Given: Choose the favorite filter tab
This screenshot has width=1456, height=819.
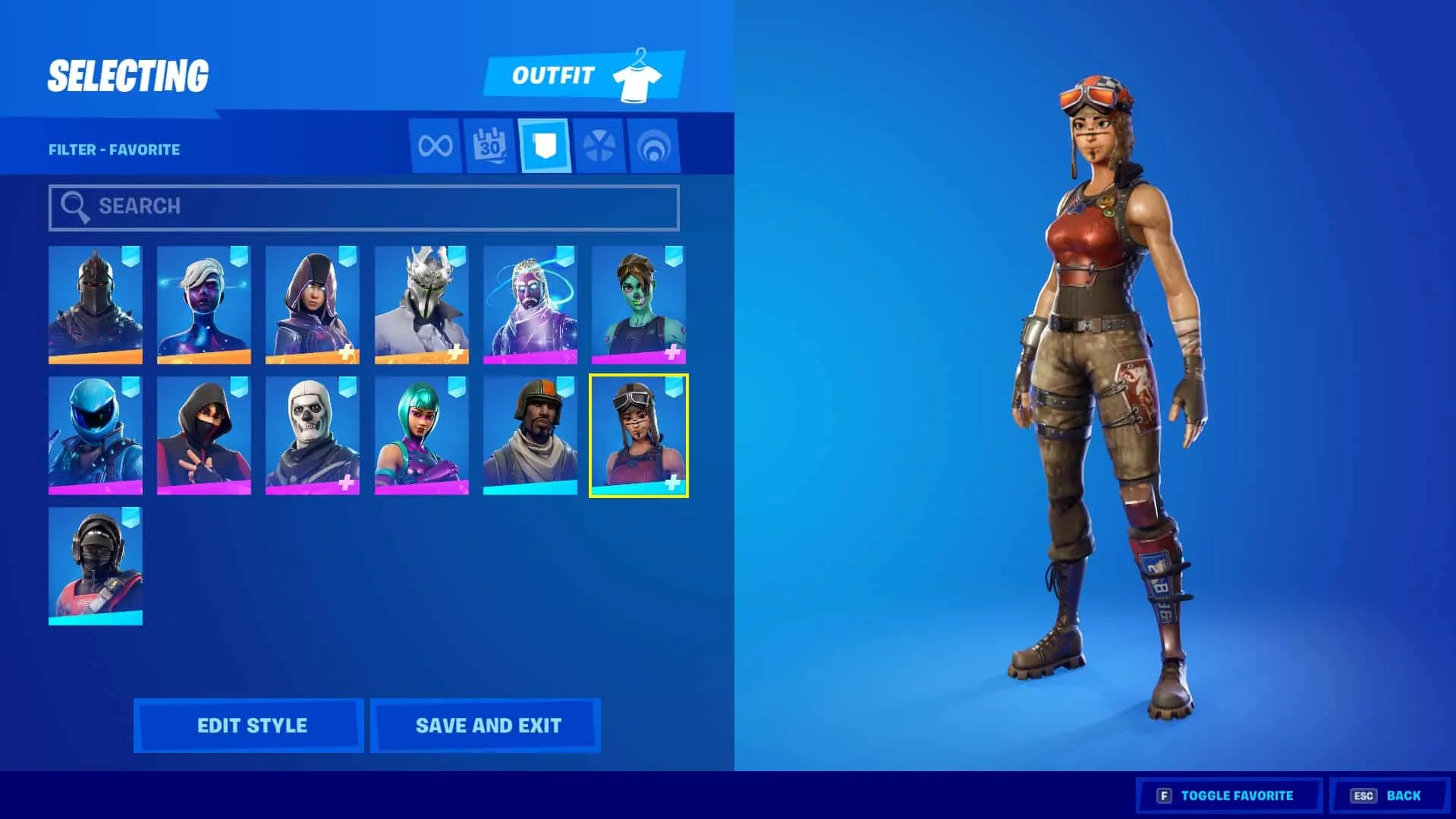Looking at the screenshot, I should pyautogui.click(x=544, y=146).
